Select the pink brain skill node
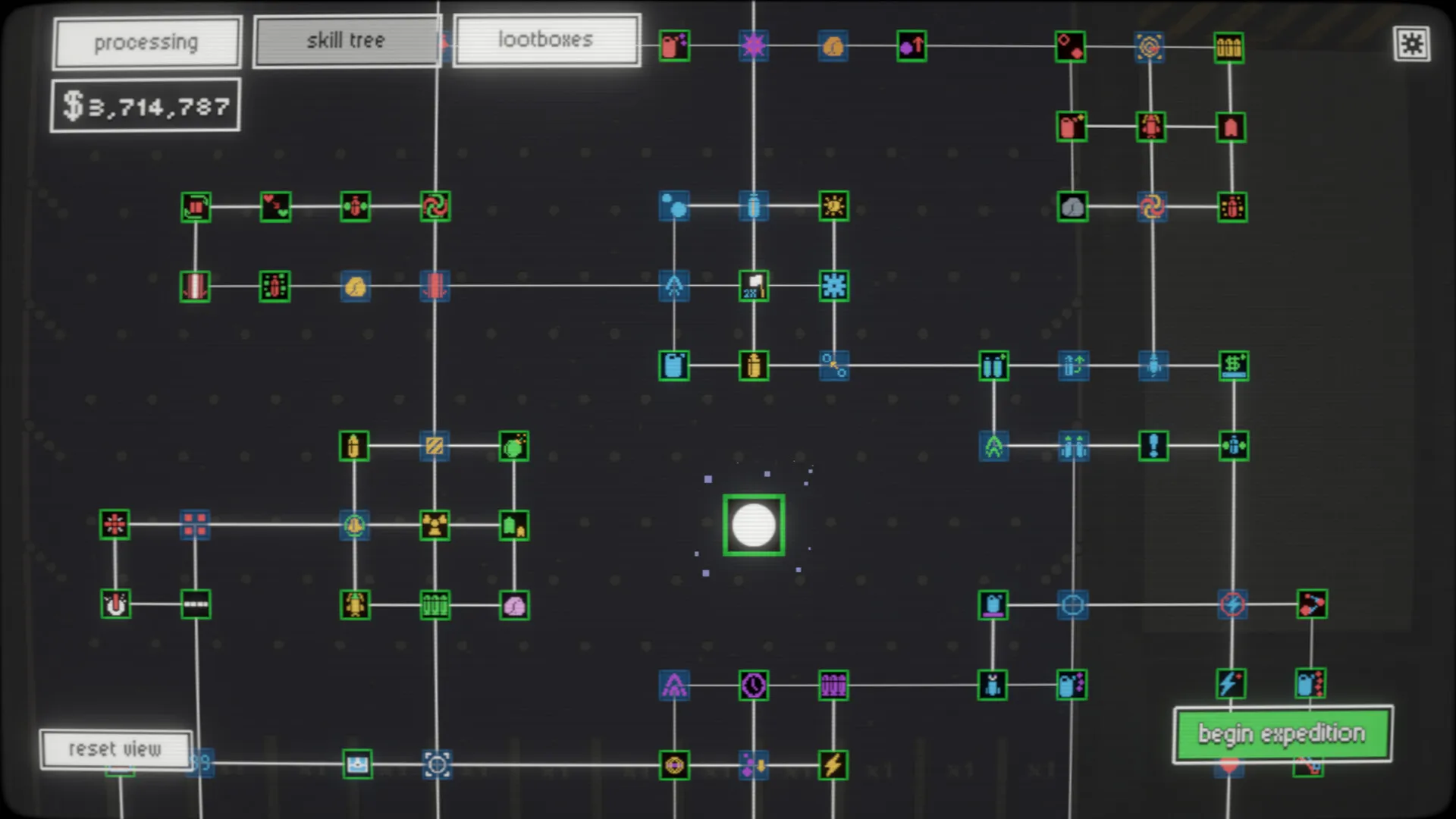Image resolution: width=1456 pixels, height=819 pixels. (515, 604)
